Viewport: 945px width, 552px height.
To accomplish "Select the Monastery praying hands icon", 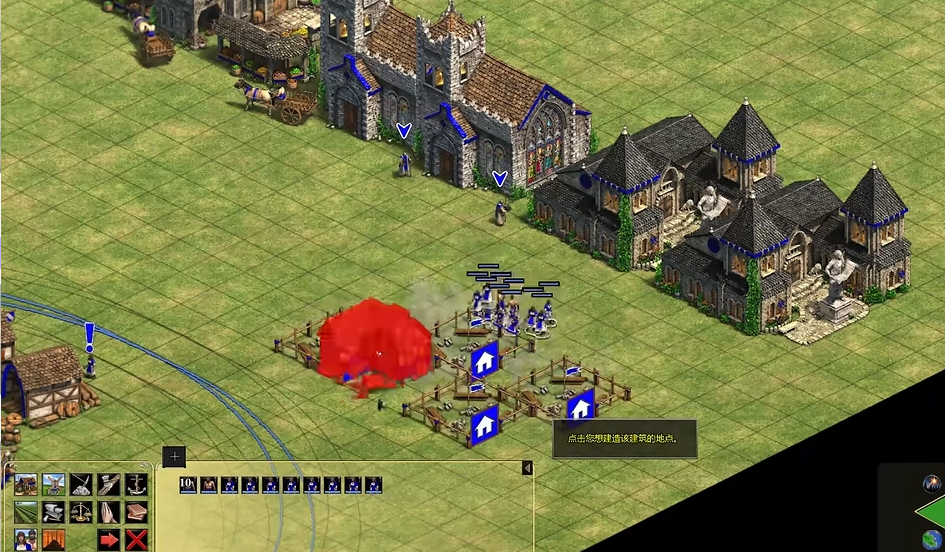I will (108, 512).
